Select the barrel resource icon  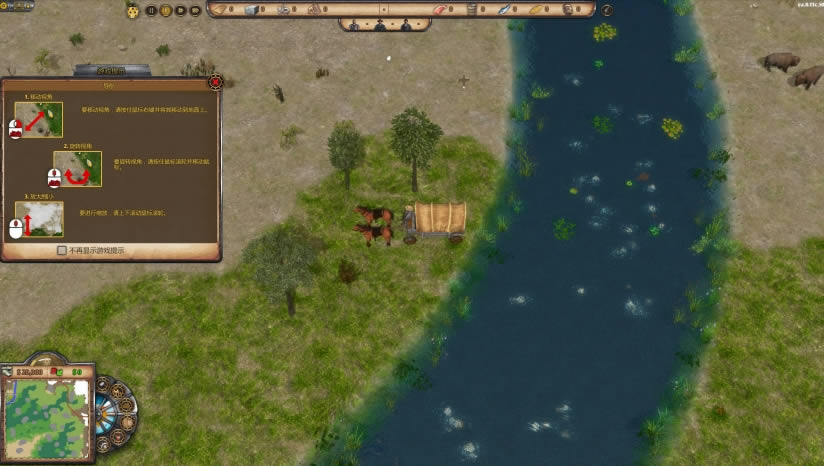click(x=472, y=10)
